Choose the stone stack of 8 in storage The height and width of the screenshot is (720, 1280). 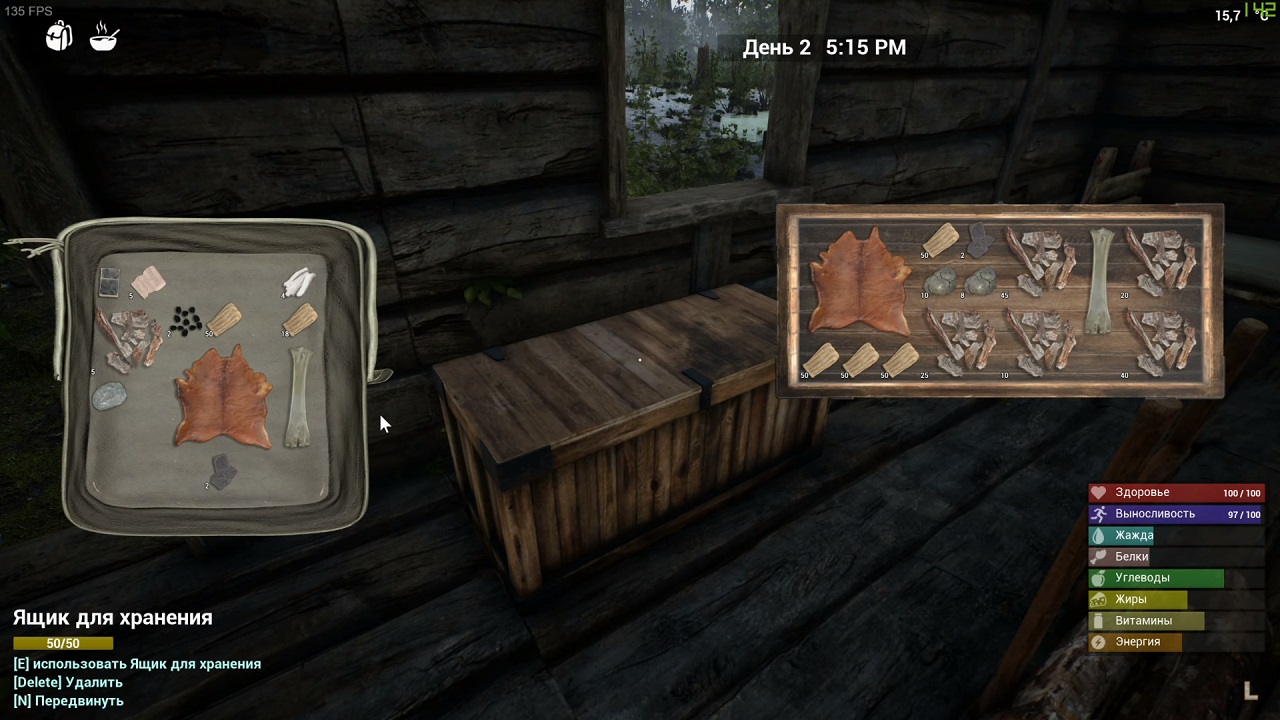point(980,281)
